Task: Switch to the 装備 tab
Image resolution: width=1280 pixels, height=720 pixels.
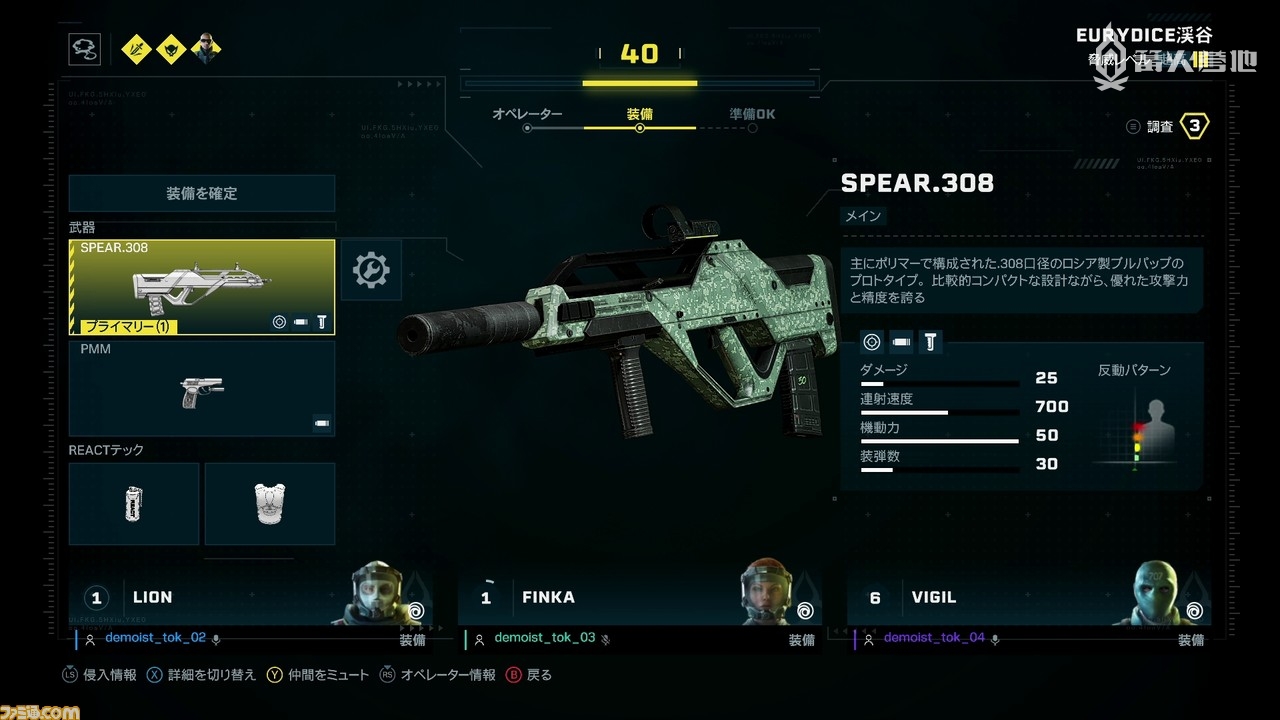Action: tap(640, 115)
